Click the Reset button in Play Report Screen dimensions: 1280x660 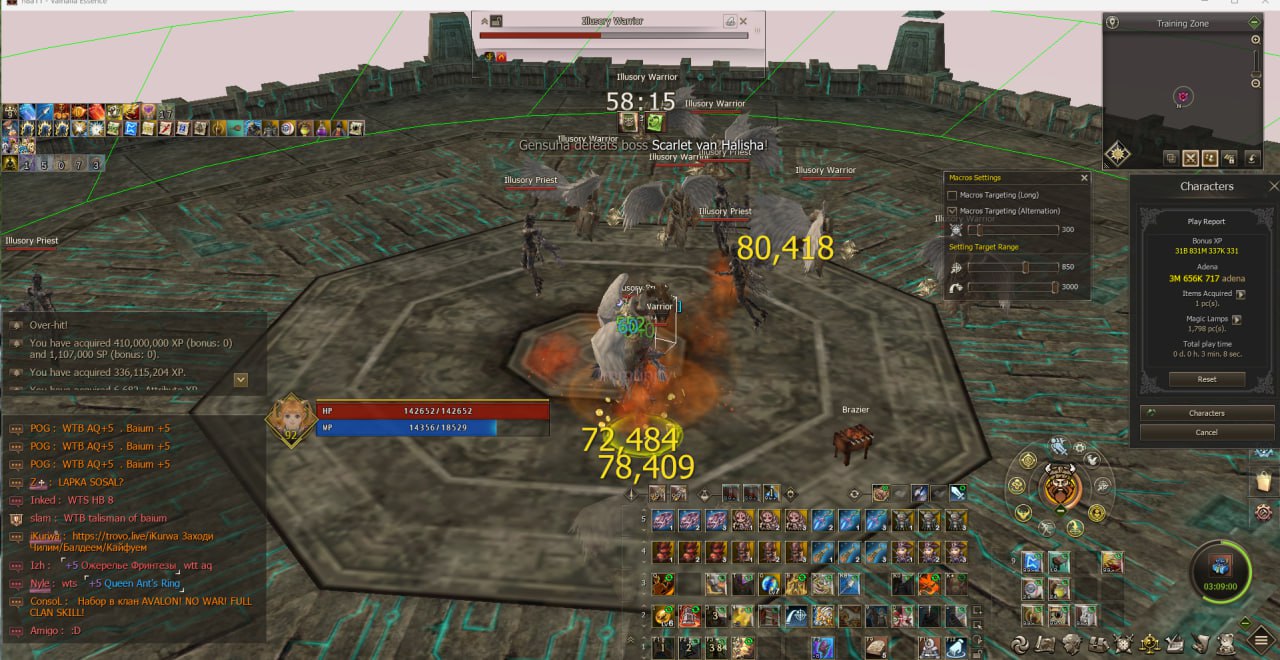pos(1207,380)
